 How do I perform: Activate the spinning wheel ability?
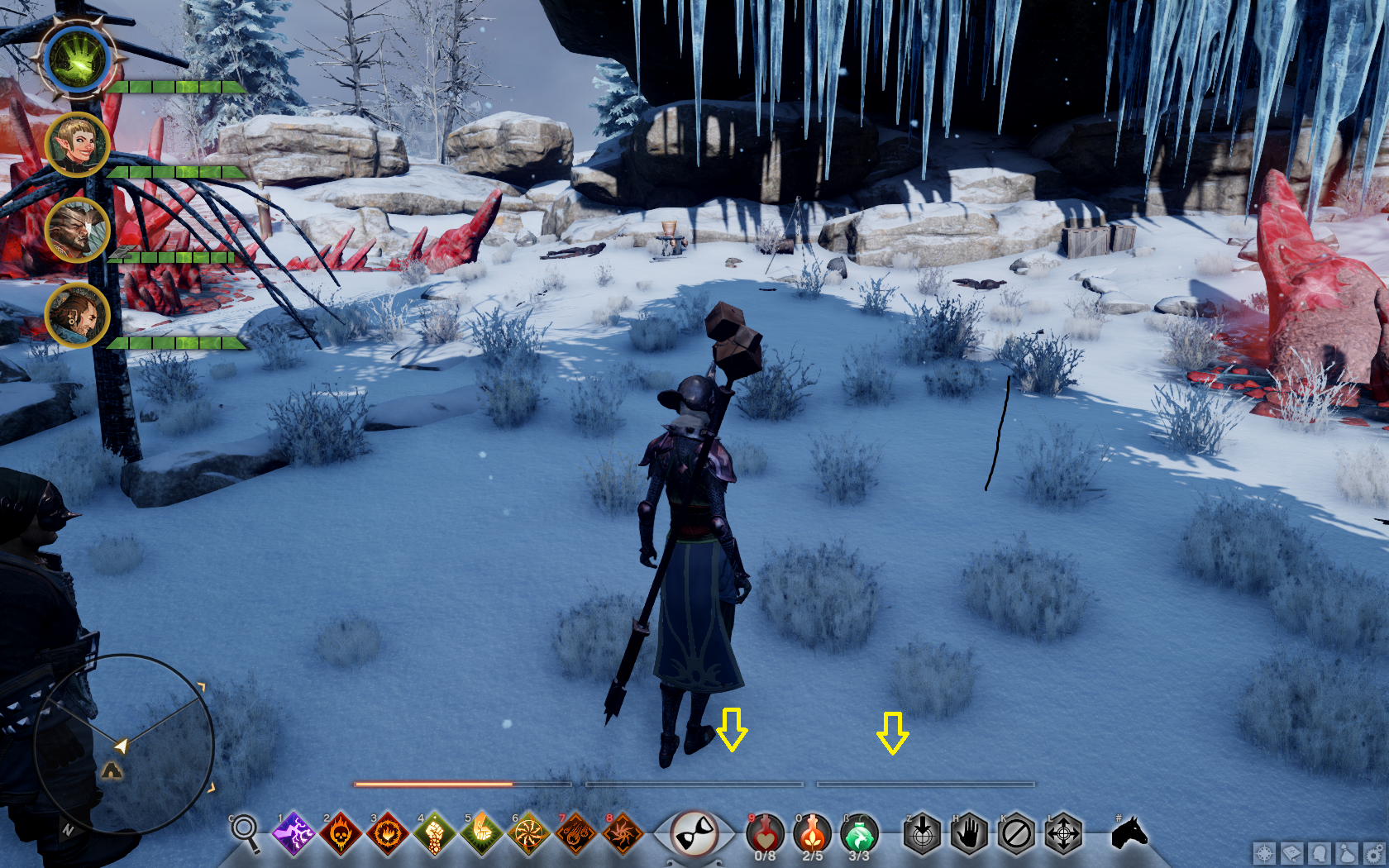click(528, 834)
